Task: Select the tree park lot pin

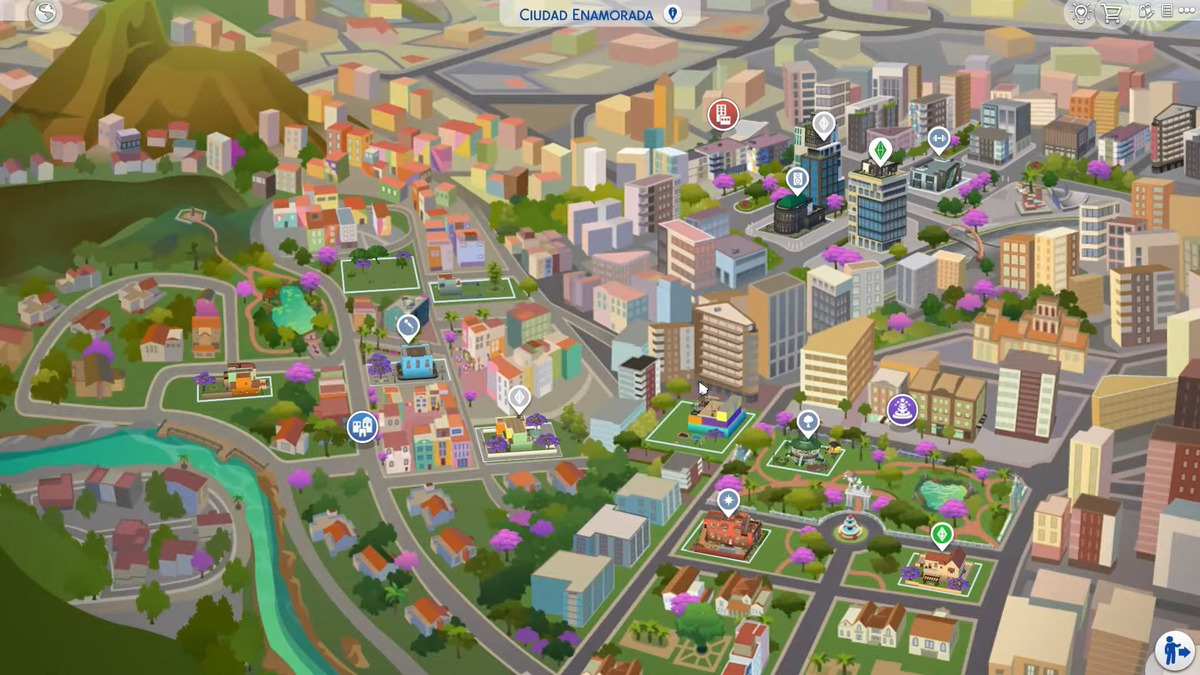Action: [808, 421]
